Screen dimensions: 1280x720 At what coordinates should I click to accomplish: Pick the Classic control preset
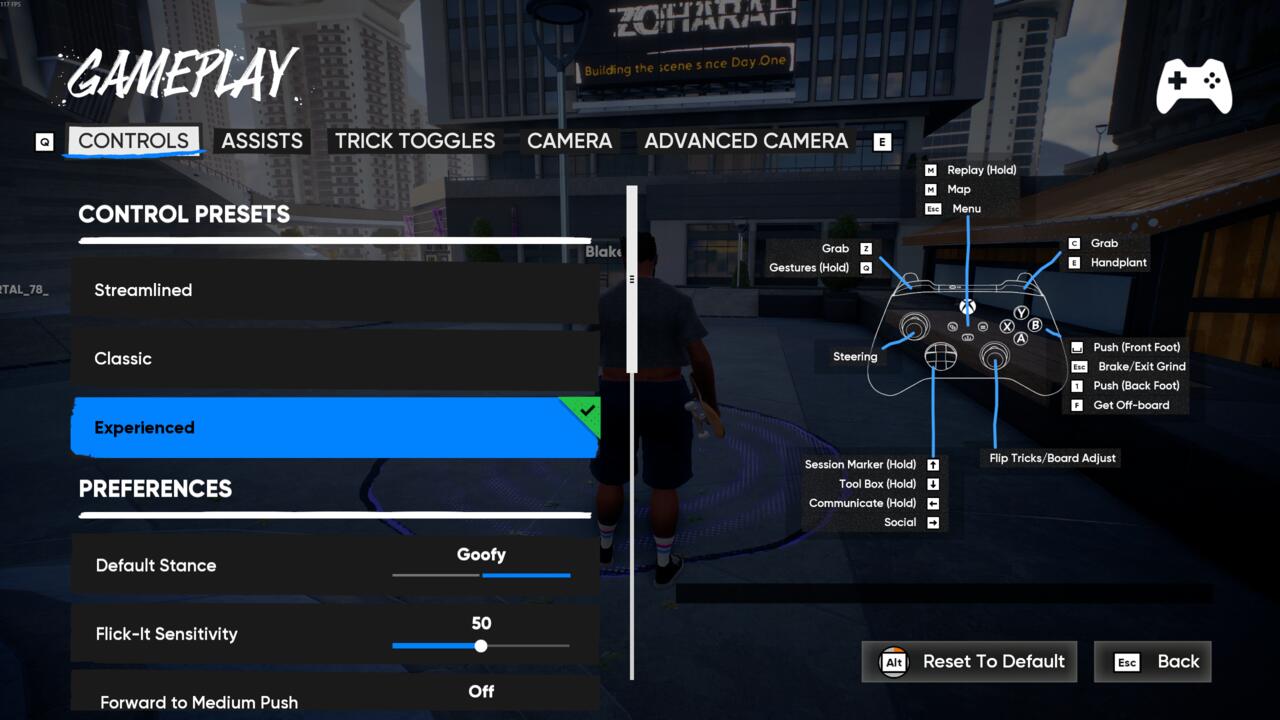(x=335, y=358)
